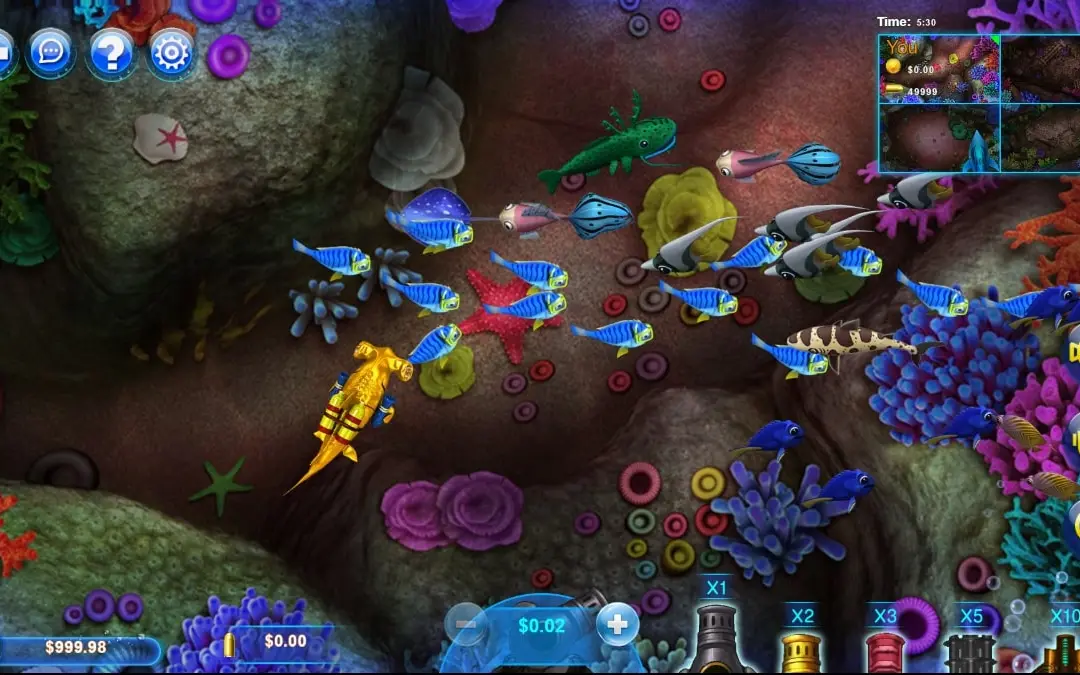
Task: Open the question mark help button
Action: [111, 52]
